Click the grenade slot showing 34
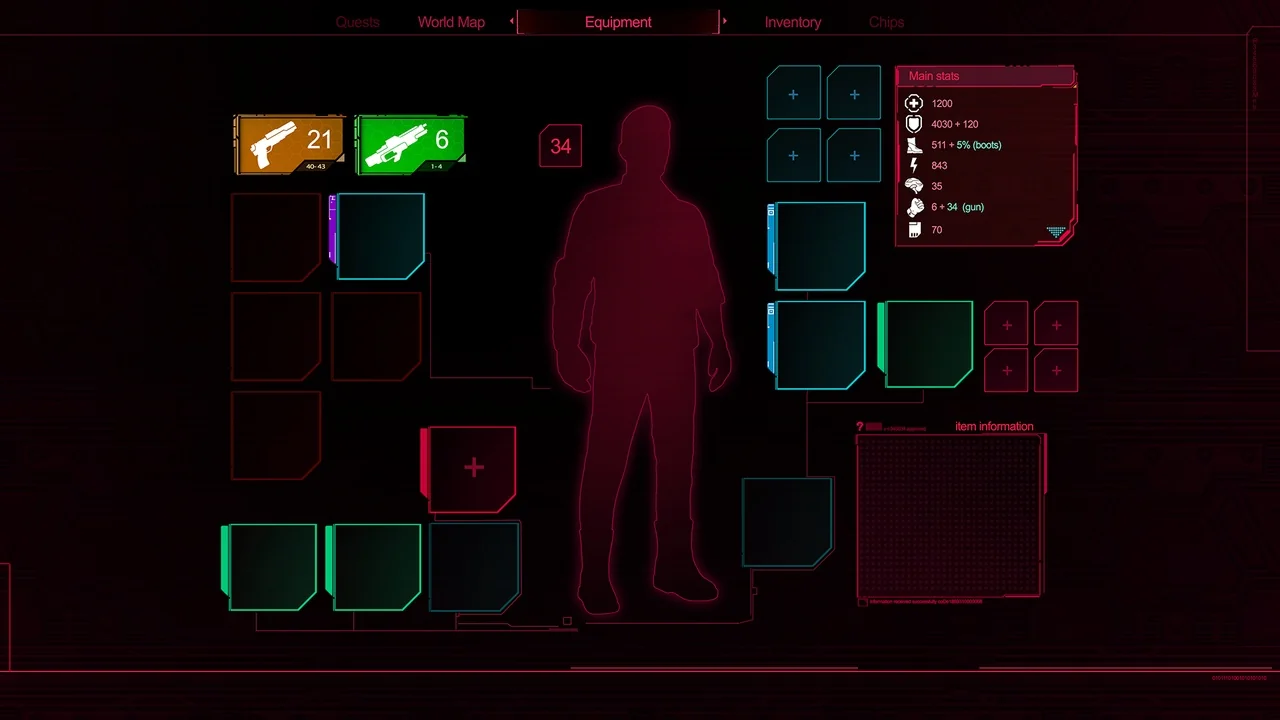Screen dimensions: 1280x720 559,146
